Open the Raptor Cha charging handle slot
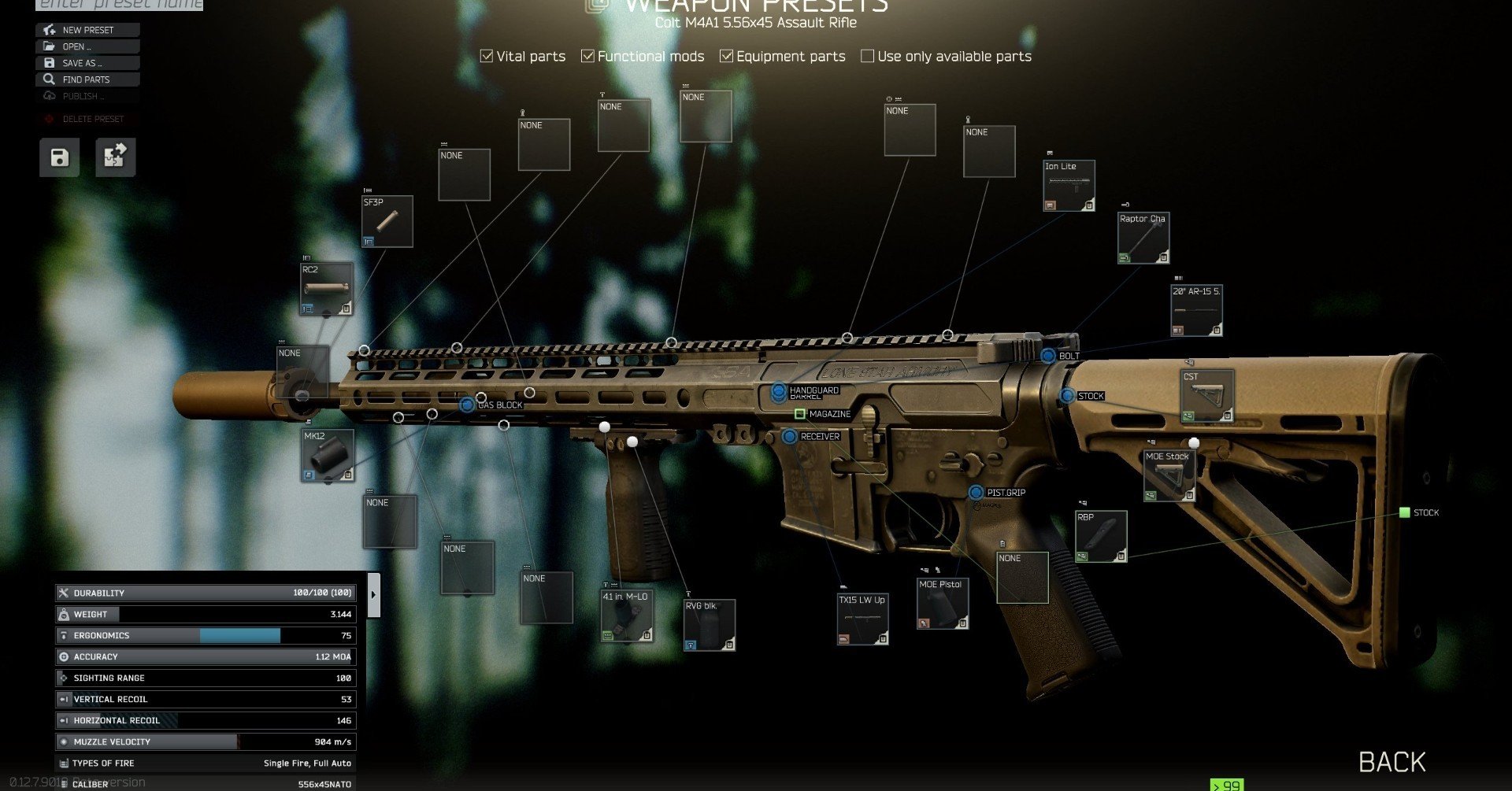The width and height of the screenshot is (1512, 791). (1143, 236)
